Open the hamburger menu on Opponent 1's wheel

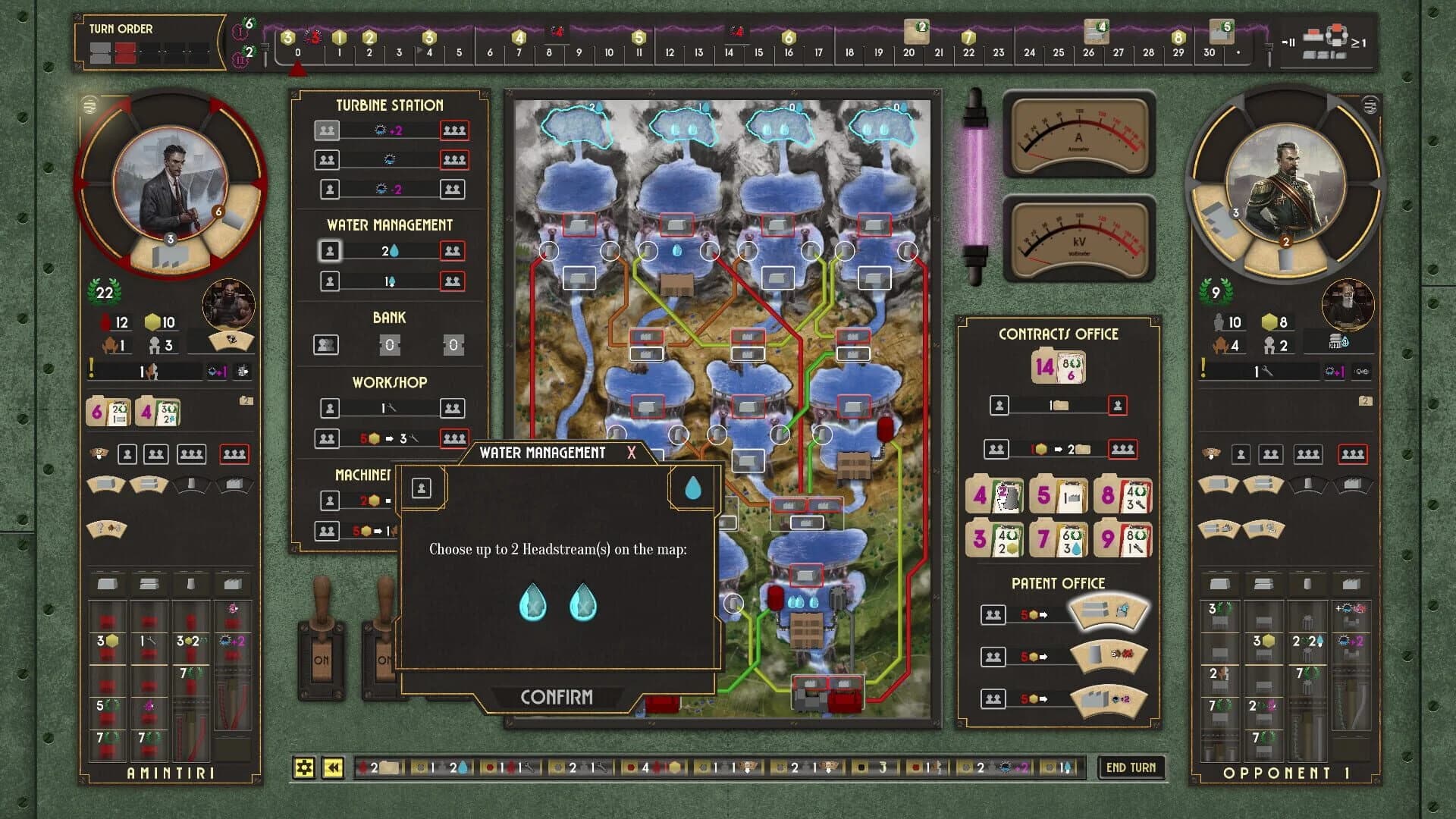pos(1367,104)
